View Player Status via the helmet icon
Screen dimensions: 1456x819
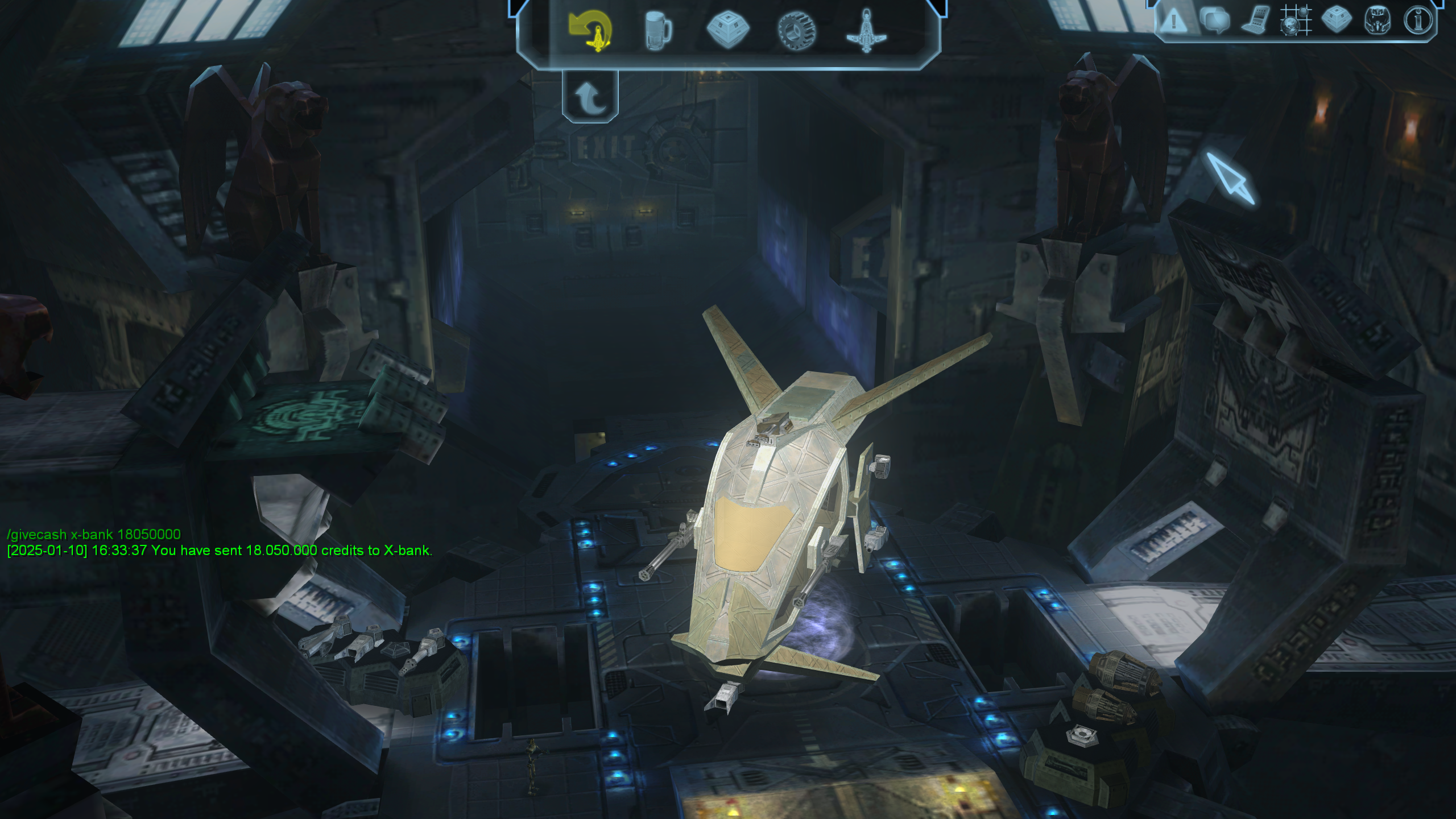click(x=1378, y=21)
